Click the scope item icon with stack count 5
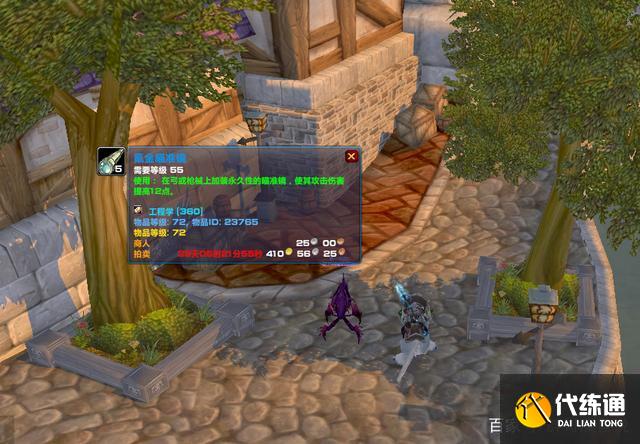 tap(111, 162)
